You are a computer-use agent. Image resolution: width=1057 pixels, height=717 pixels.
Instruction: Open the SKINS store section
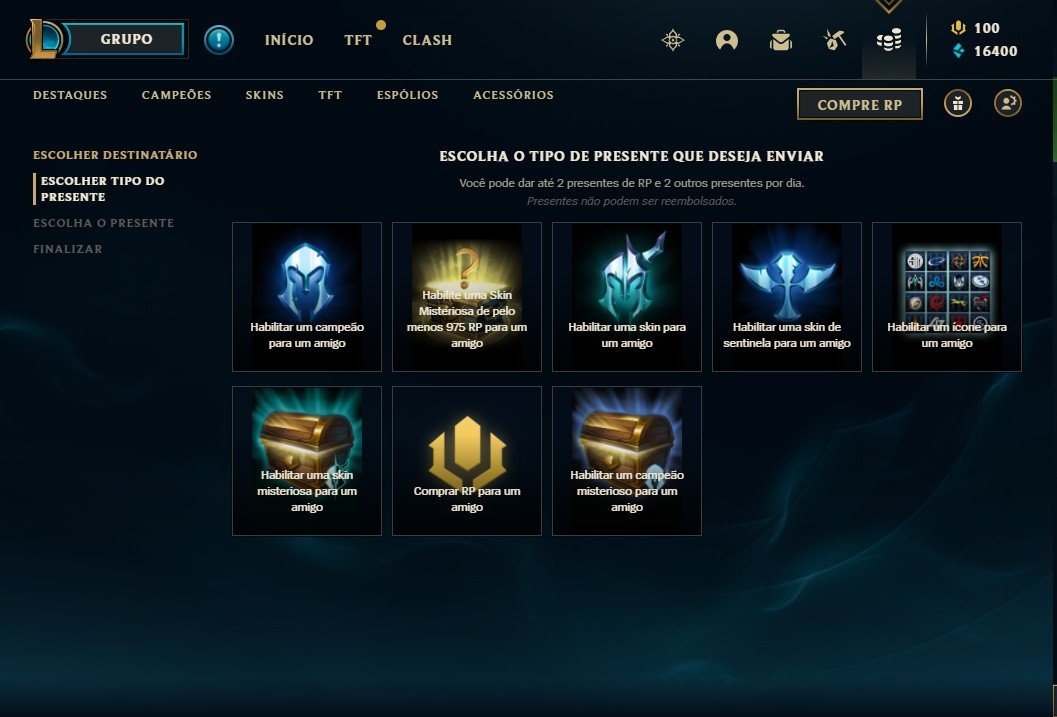click(265, 96)
